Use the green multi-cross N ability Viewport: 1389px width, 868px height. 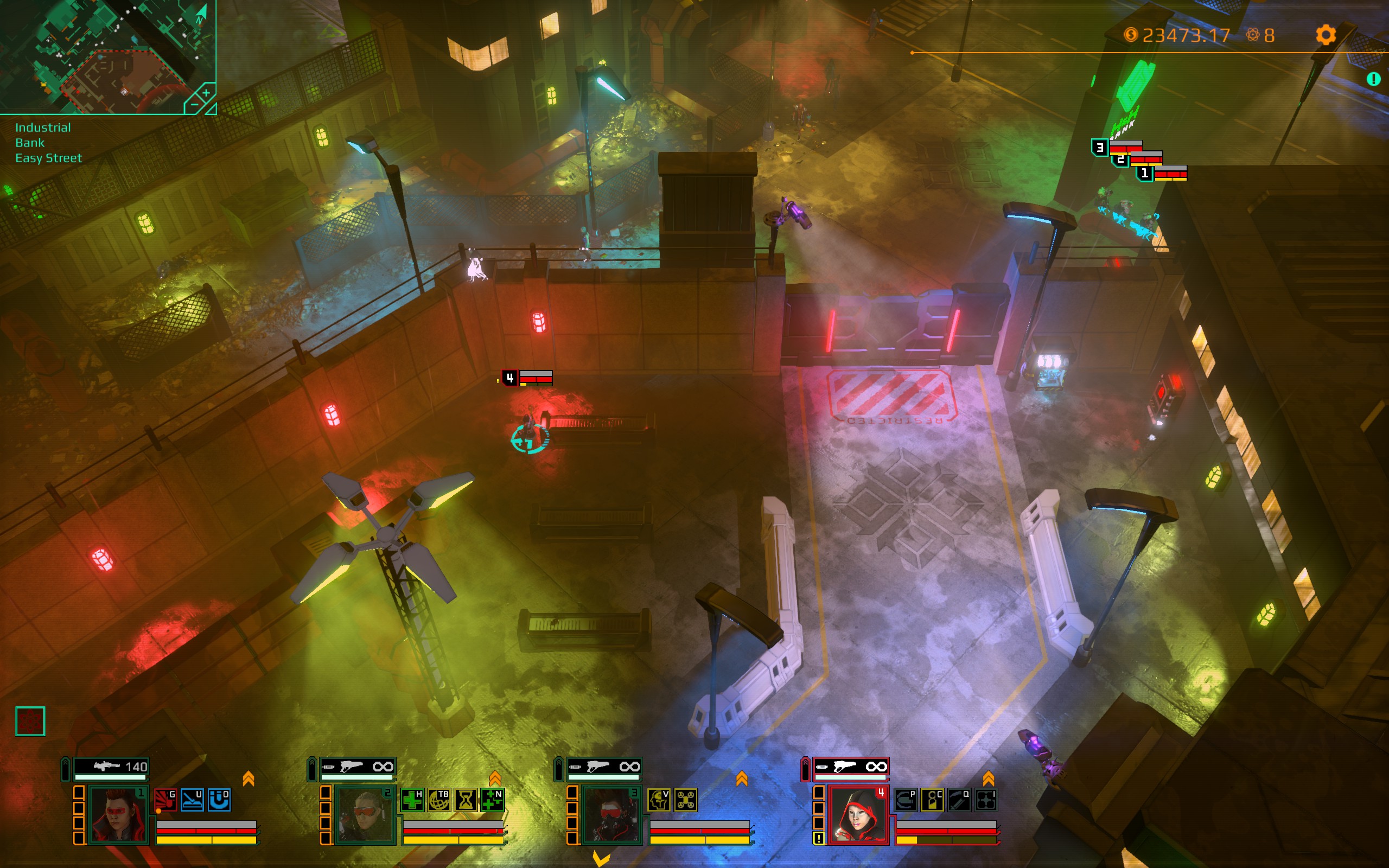click(492, 800)
